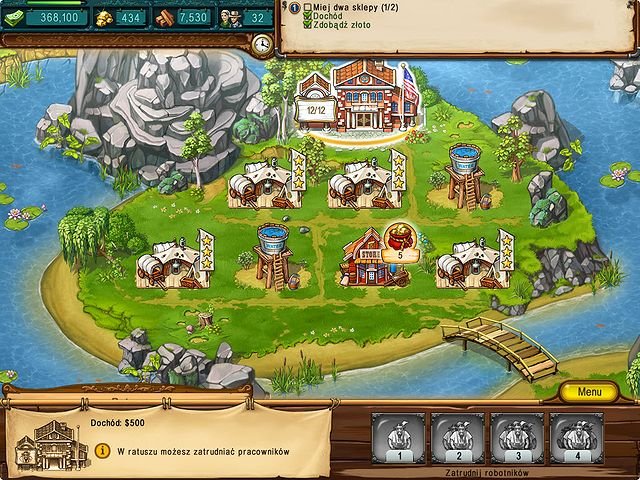
Task: Select the 'Miej dwa sklepy' objective
Action: point(343,9)
